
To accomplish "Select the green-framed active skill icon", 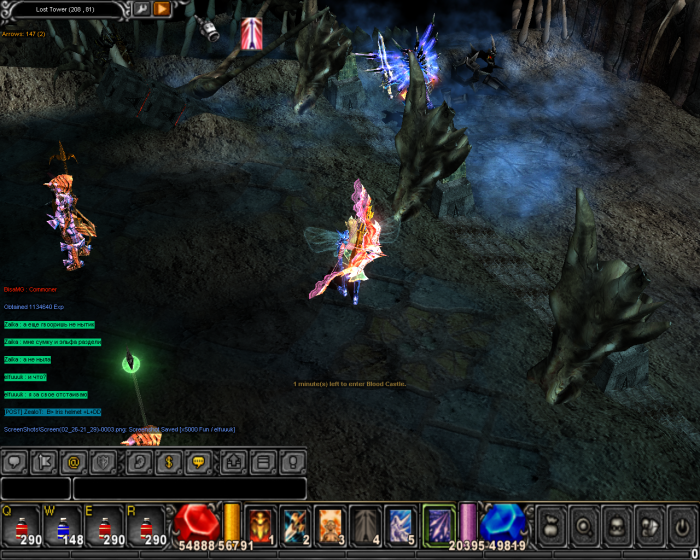I will [439, 524].
